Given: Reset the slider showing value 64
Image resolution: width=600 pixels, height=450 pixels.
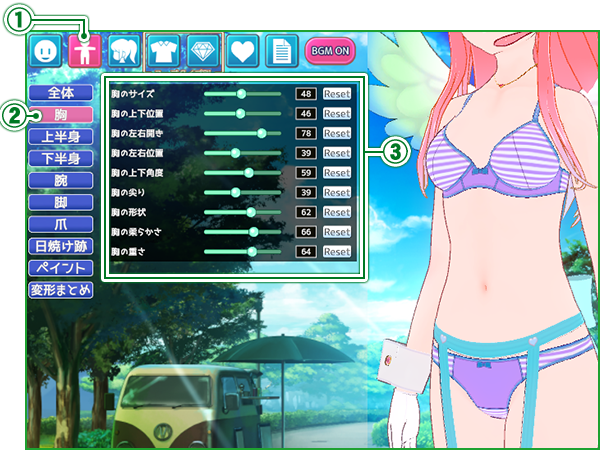Looking at the screenshot, I should pos(337,252).
